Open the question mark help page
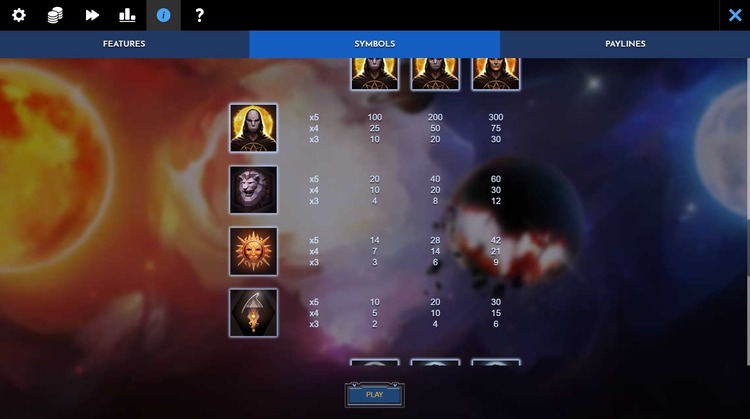Viewport: 750px width, 419px height. coord(199,15)
